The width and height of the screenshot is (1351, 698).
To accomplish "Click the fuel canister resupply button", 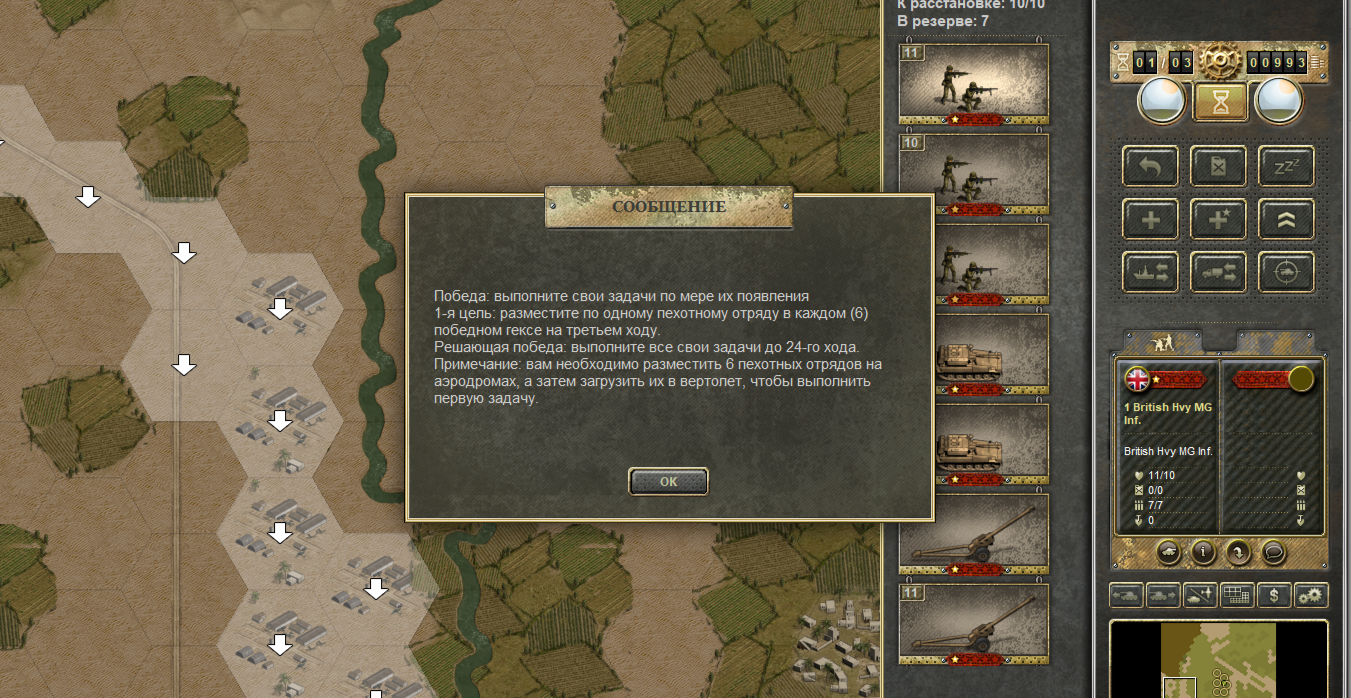I will (x=1218, y=166).
